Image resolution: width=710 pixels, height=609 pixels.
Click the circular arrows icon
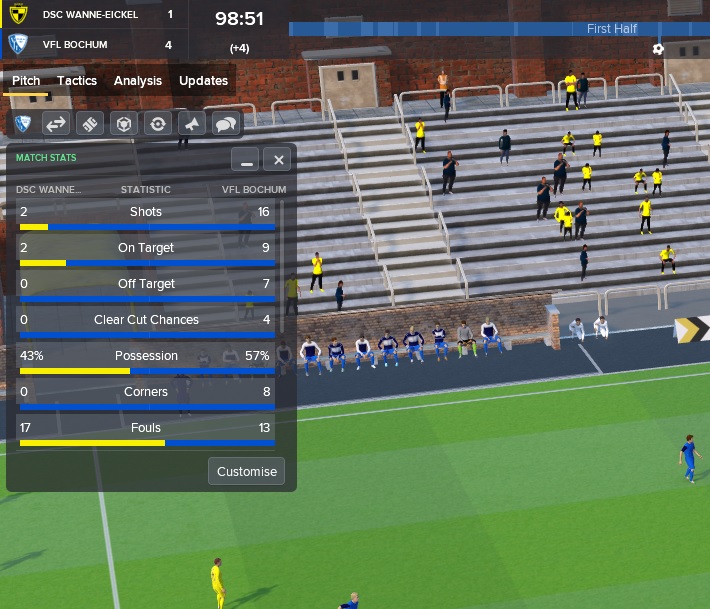click(157, 124)
